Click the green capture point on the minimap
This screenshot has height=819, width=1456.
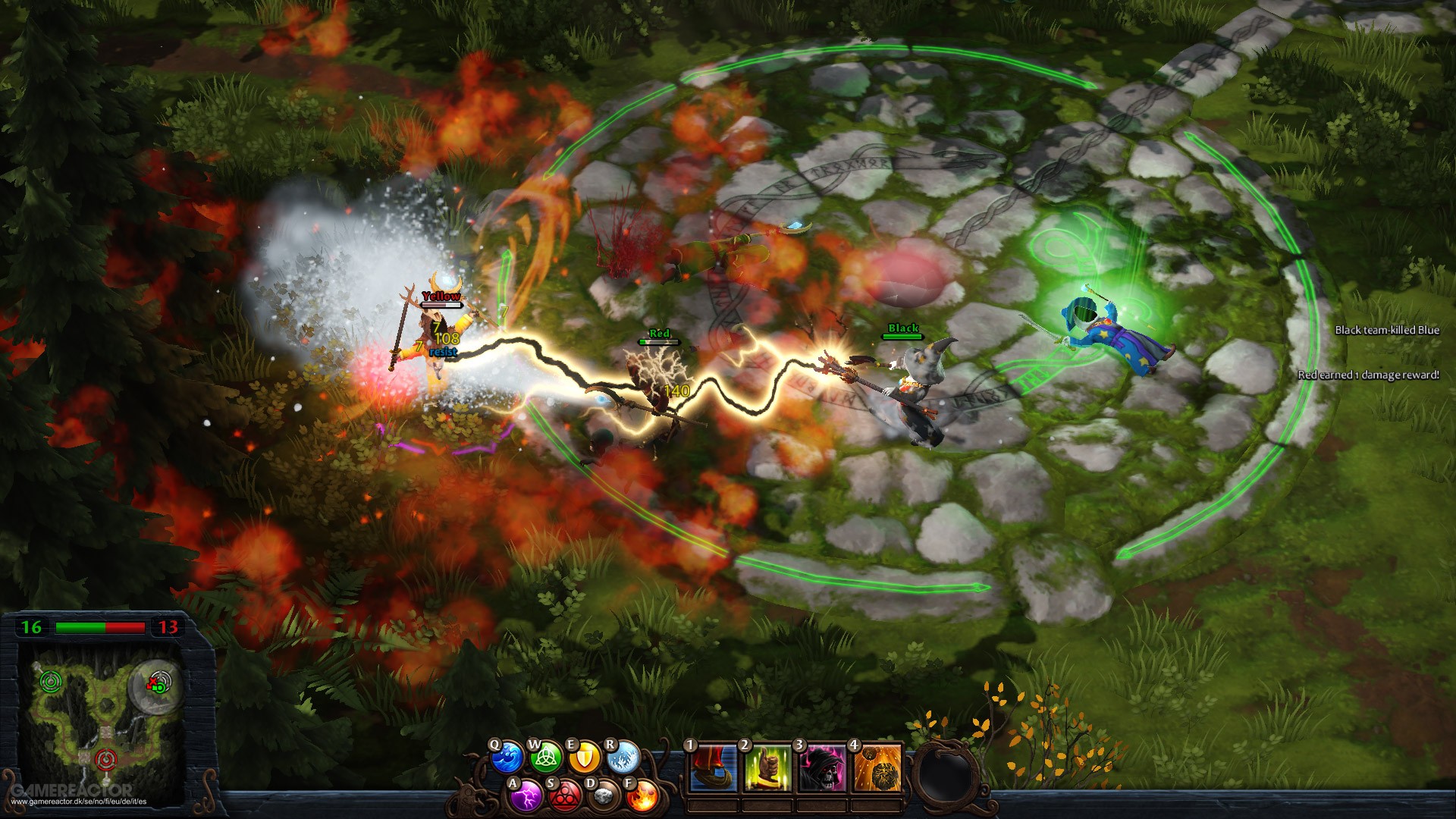point(50,681)
